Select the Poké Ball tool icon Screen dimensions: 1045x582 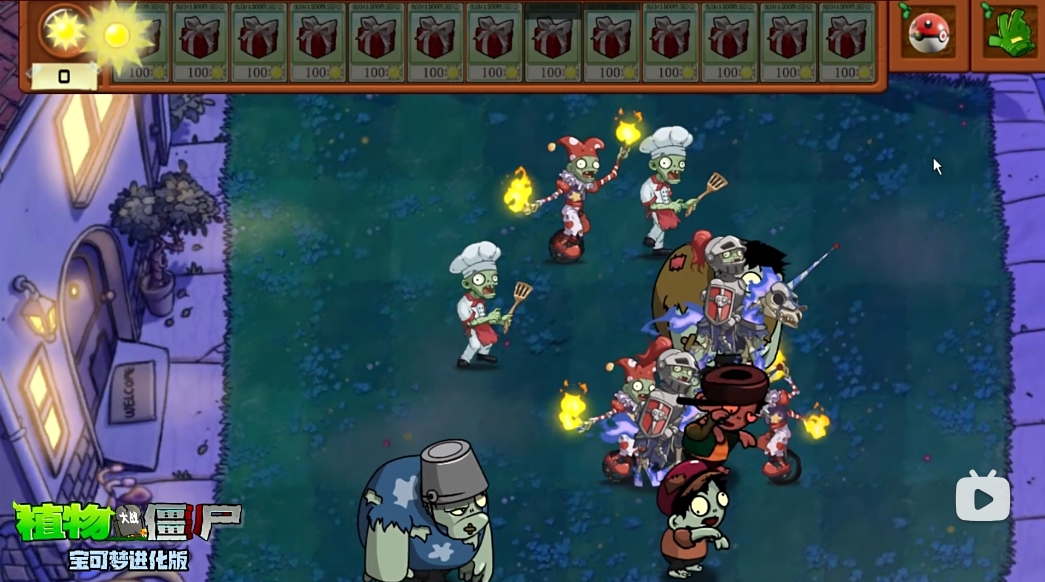(927, 33)
